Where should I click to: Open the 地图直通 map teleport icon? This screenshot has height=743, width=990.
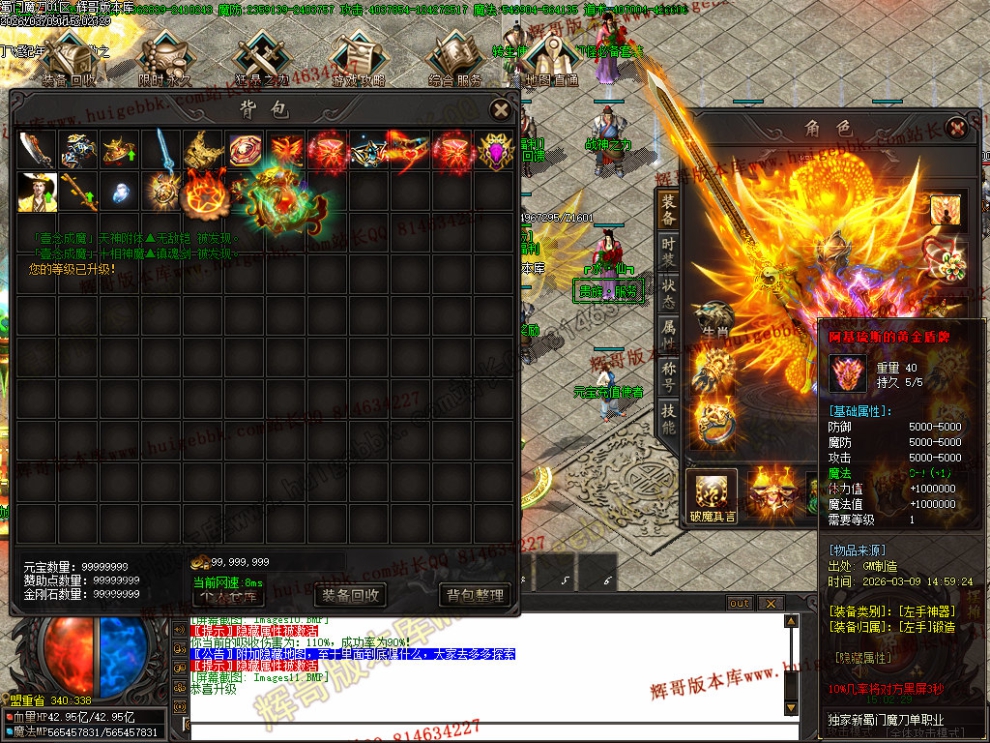pyautogui.click(x=551, y=60)
